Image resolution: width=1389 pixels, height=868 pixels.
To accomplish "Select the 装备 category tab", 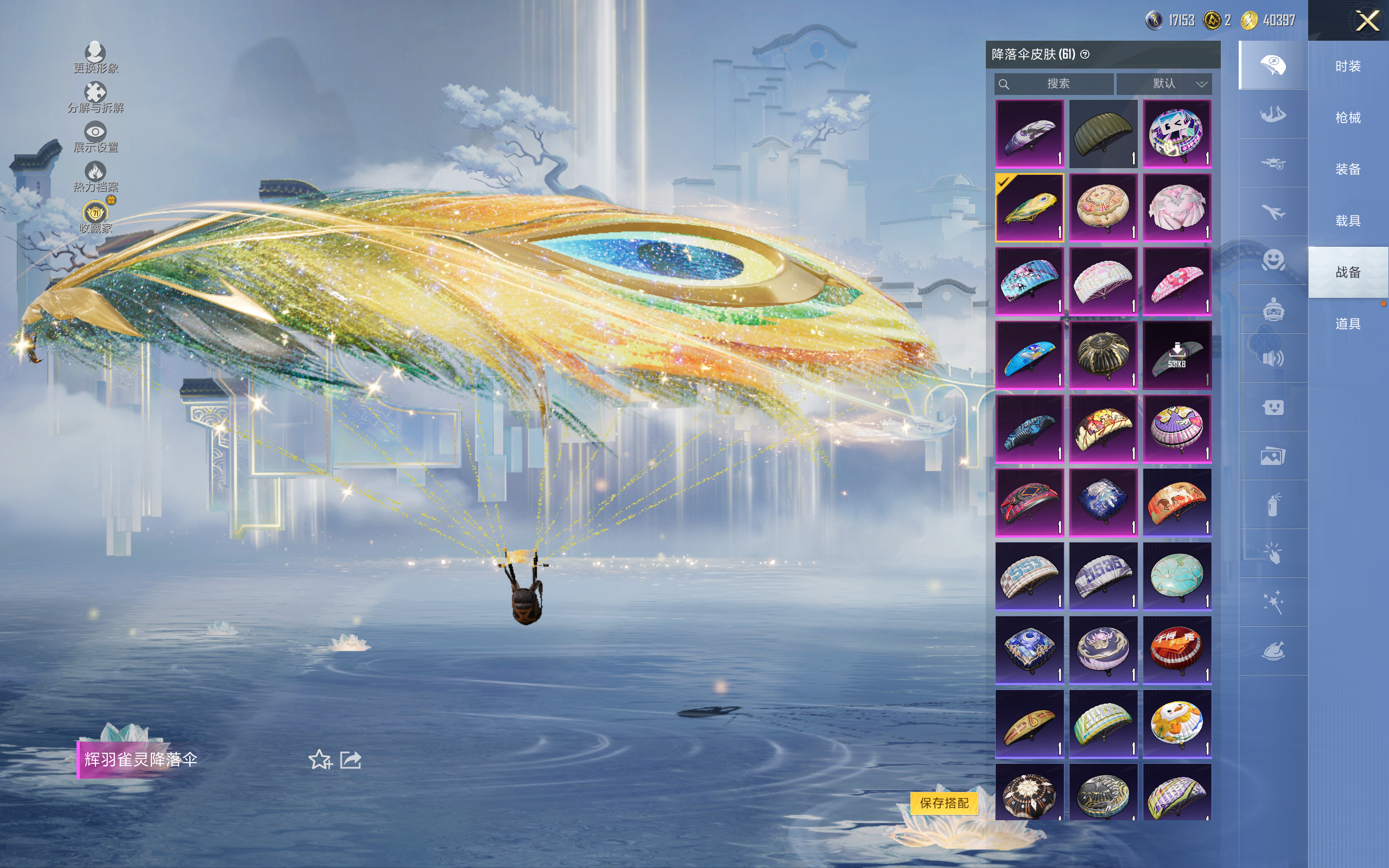I will tap(1348, 169).
